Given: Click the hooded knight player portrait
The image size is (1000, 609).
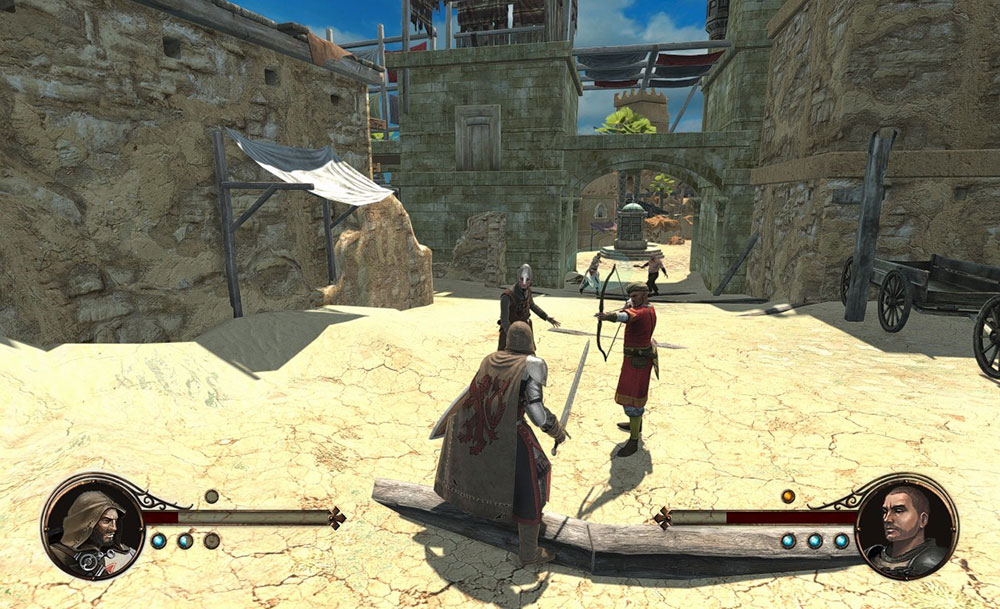Looking at the screenshot, I should point(93,525).
